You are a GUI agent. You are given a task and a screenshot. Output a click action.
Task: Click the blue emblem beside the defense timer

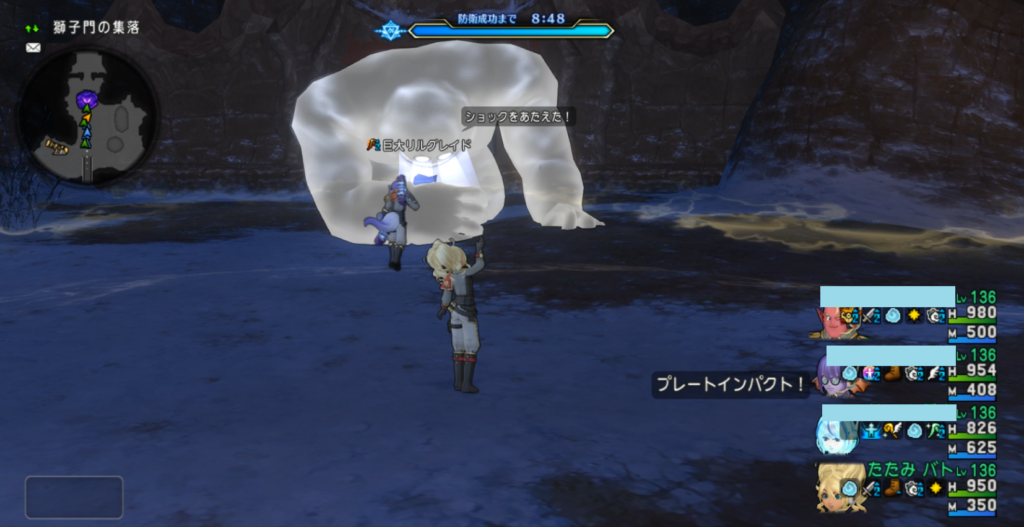click(390, 31)
